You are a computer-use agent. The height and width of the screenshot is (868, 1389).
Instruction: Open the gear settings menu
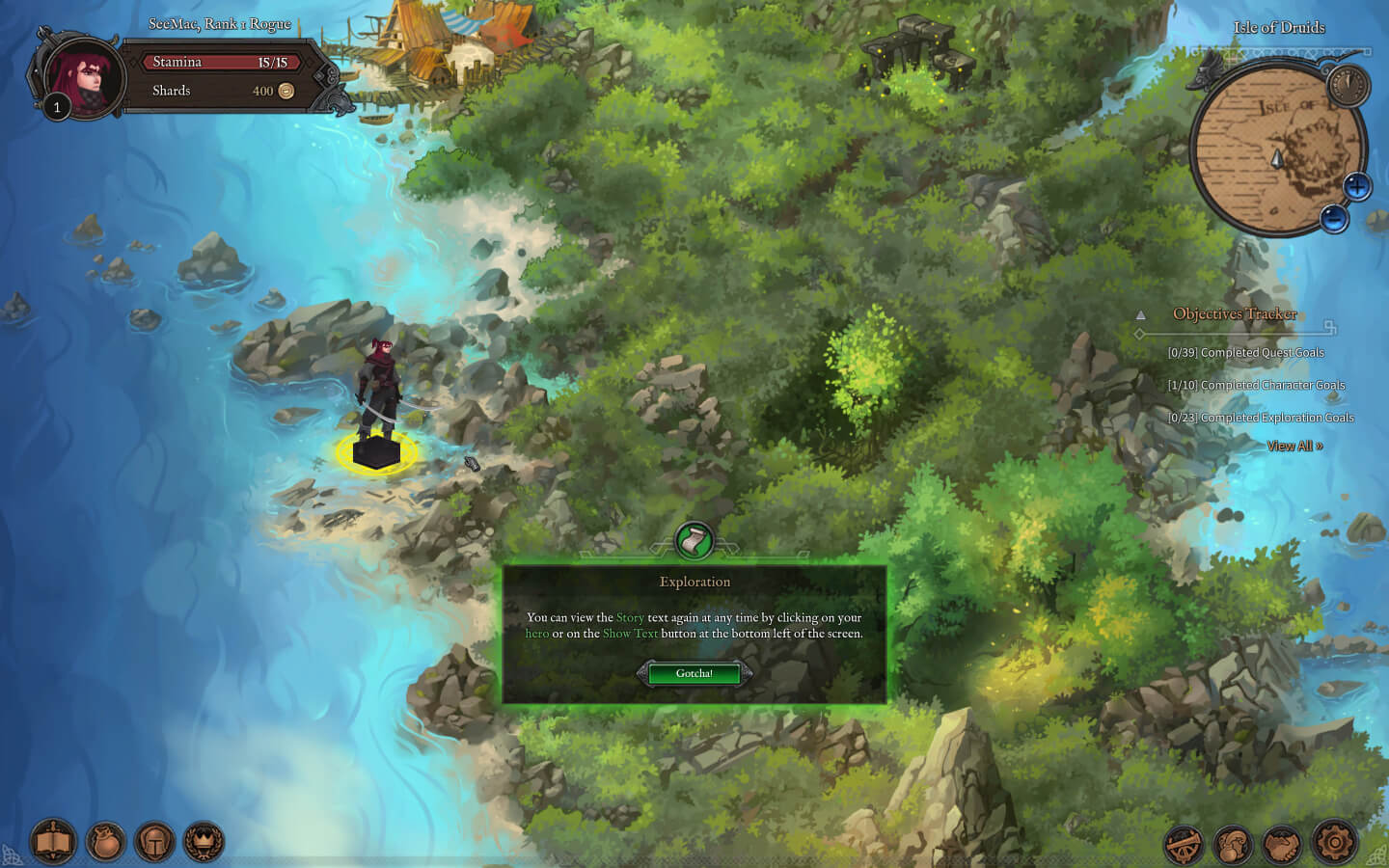click(1335, 843)
